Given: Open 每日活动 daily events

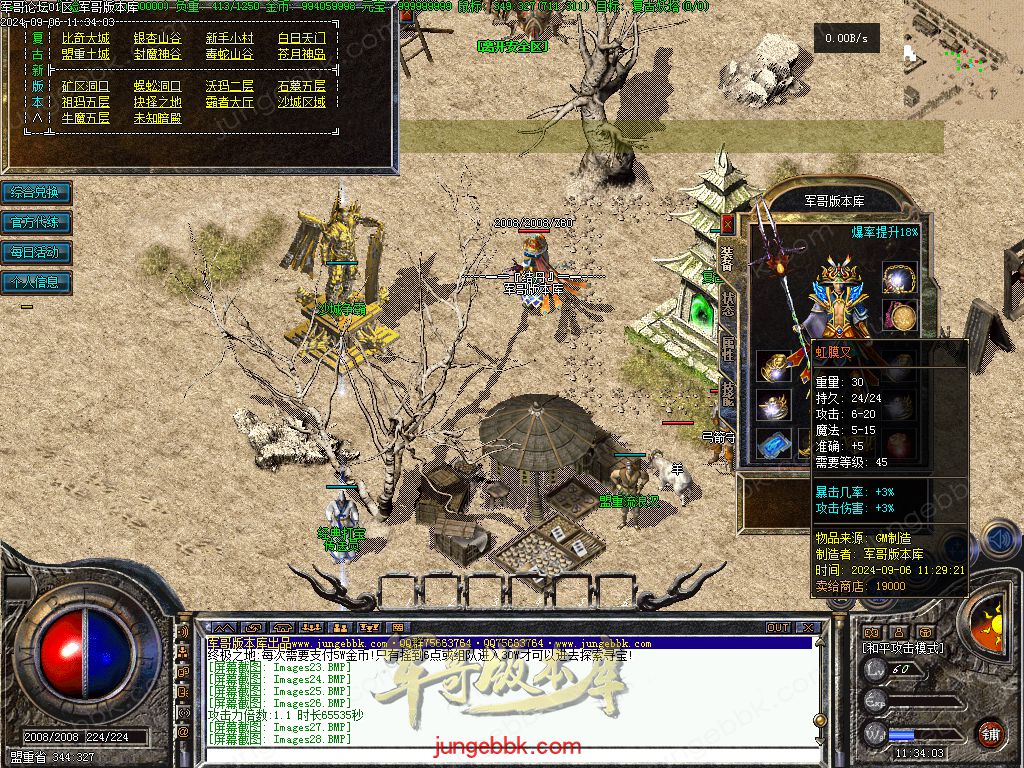Looking at the screenshot, I should (36, 252).
